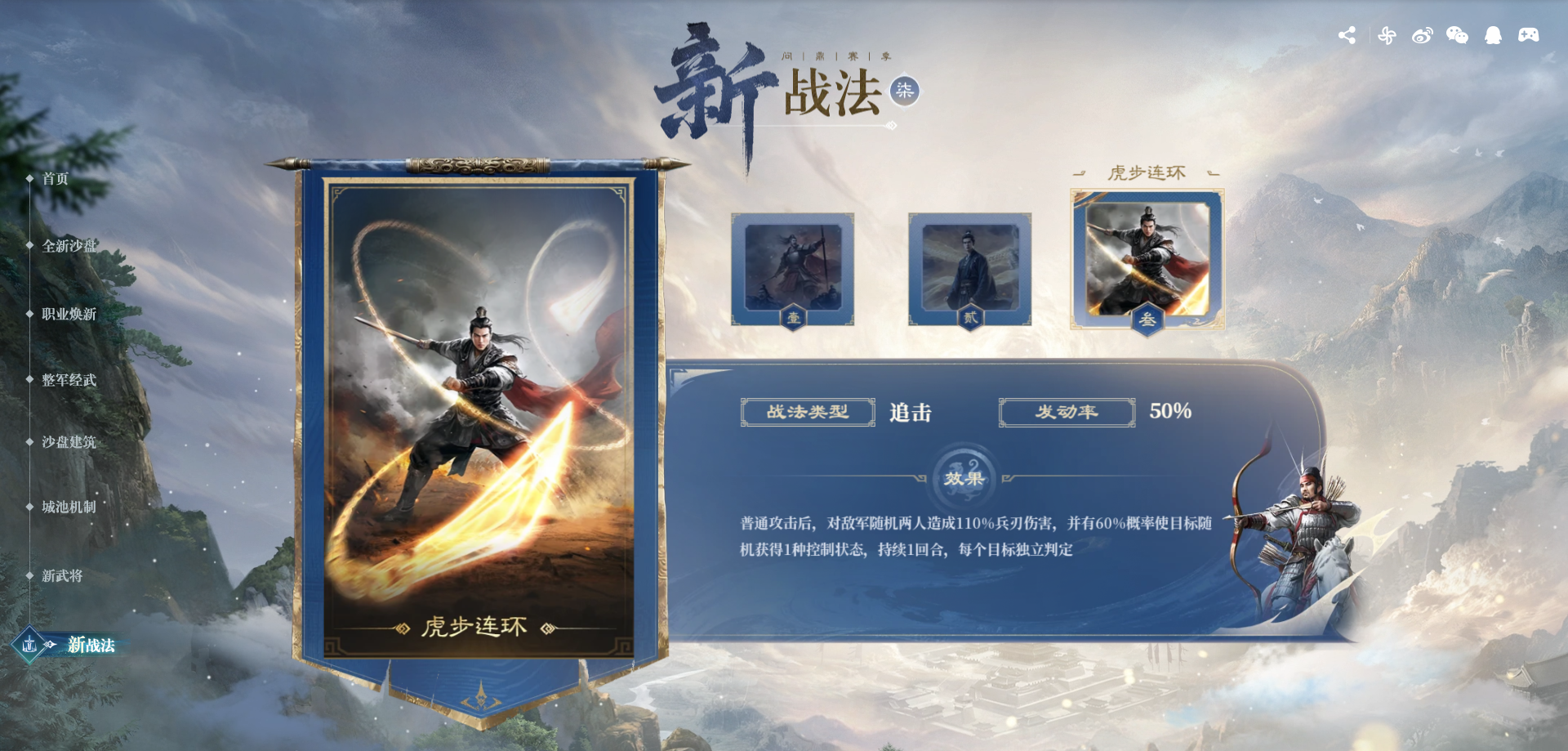
Task: Click the WeChat share icon
Action: (x=1458, y=34)
